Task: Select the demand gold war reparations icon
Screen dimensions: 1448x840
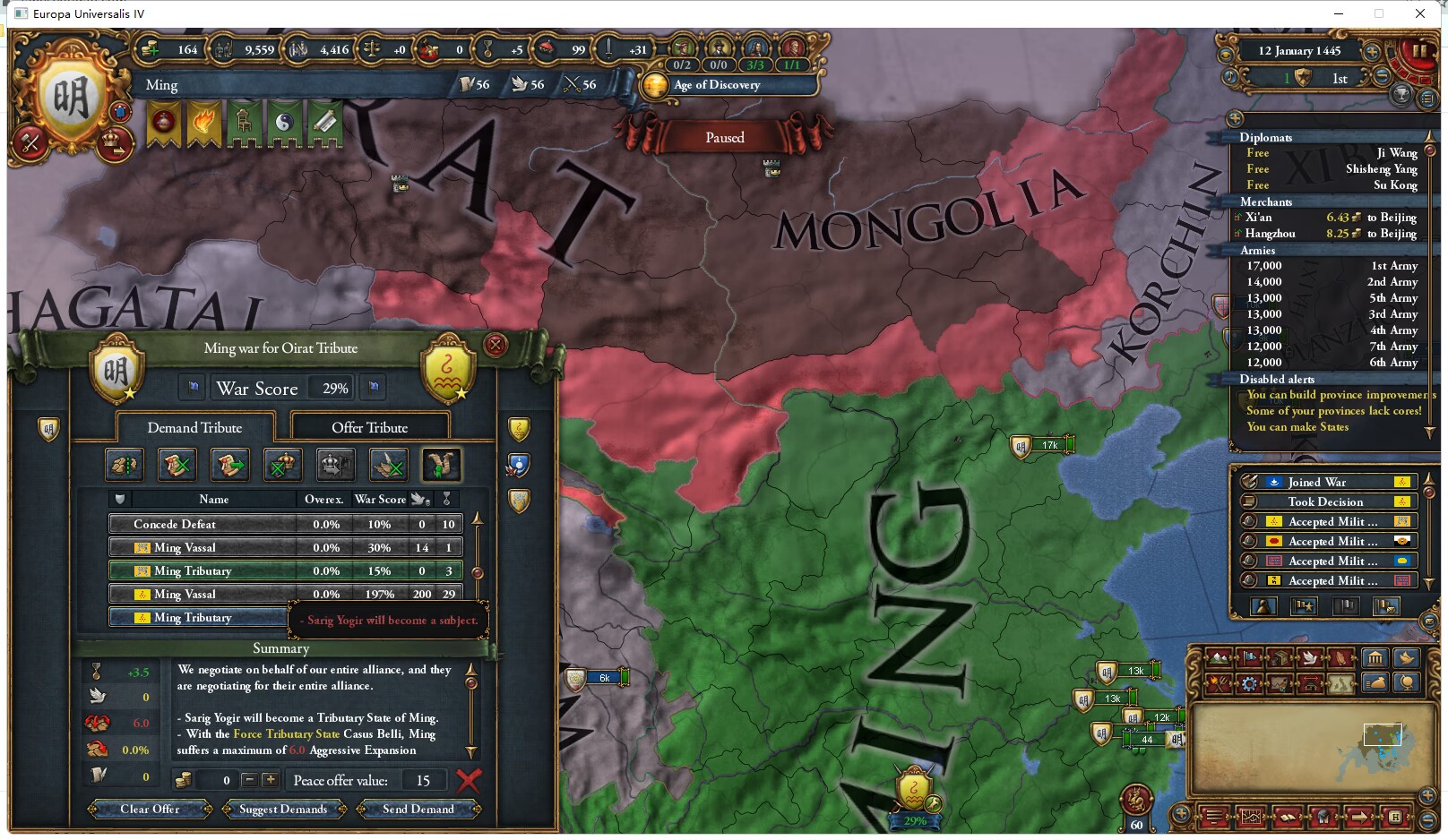Action: point(124,464)
